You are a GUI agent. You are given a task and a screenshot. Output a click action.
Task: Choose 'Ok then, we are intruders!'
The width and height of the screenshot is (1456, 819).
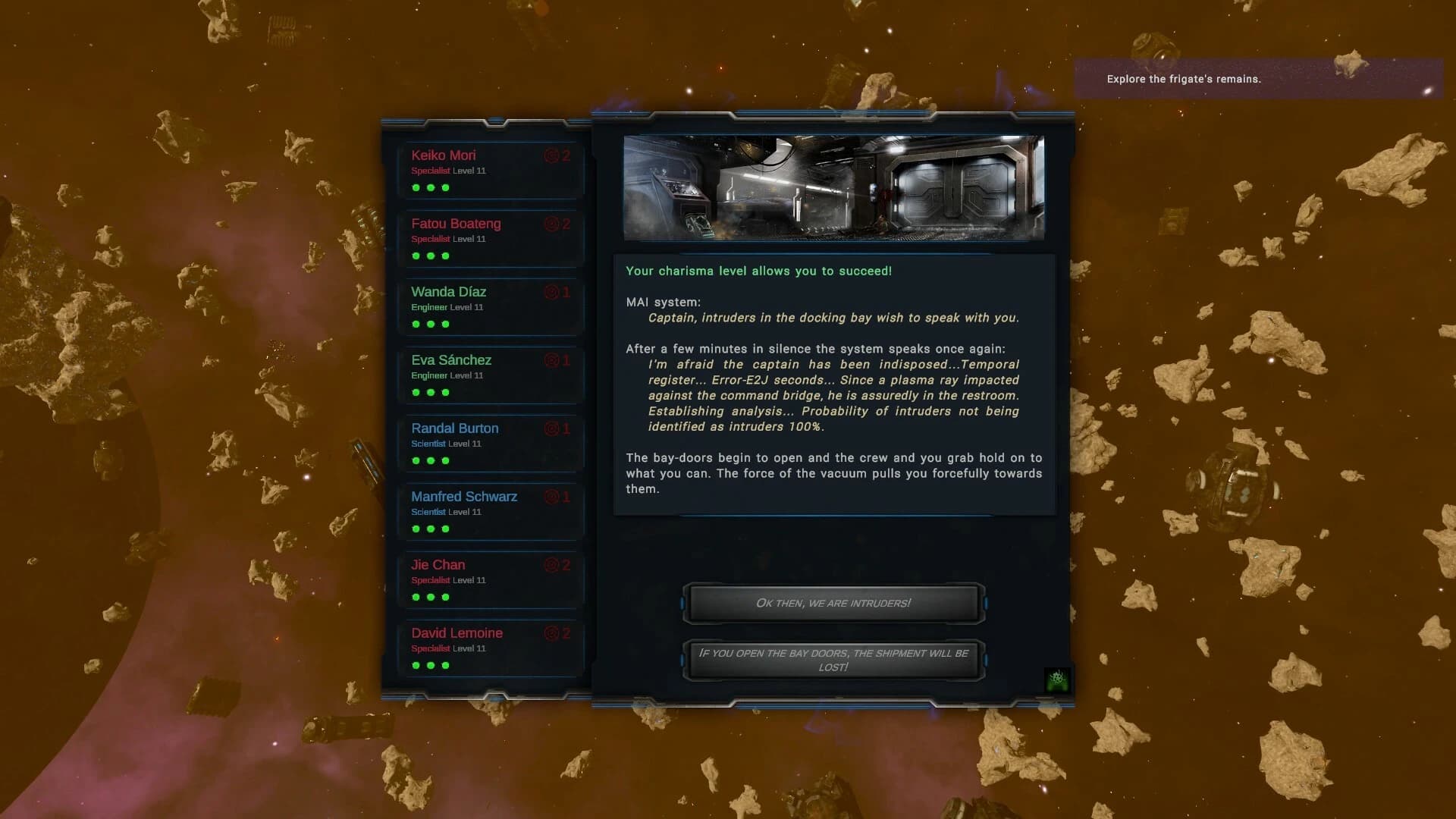(833, 604)
